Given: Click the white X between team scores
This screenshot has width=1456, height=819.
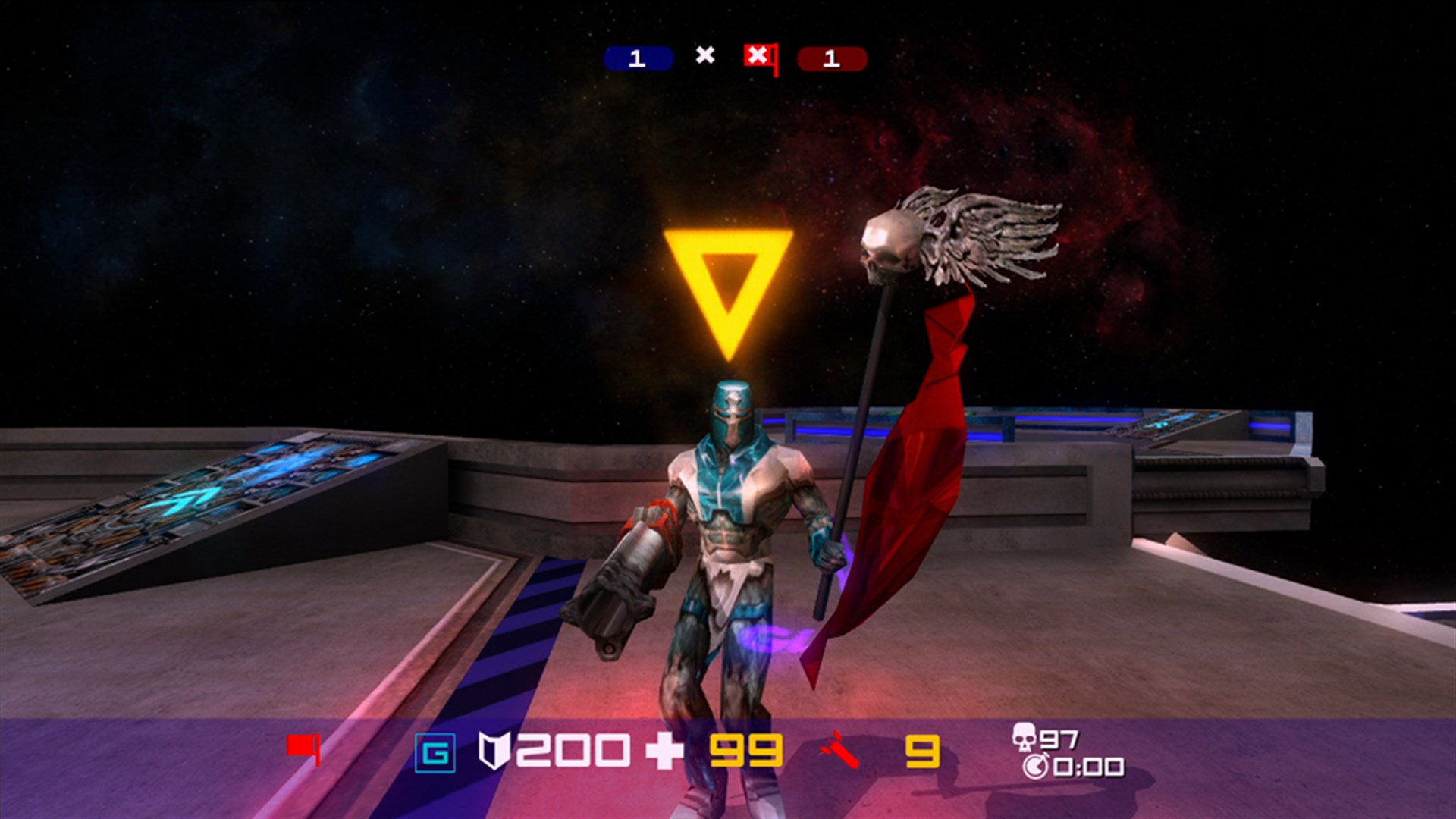Looking at the screenshot, I should (x=704, y=54).
